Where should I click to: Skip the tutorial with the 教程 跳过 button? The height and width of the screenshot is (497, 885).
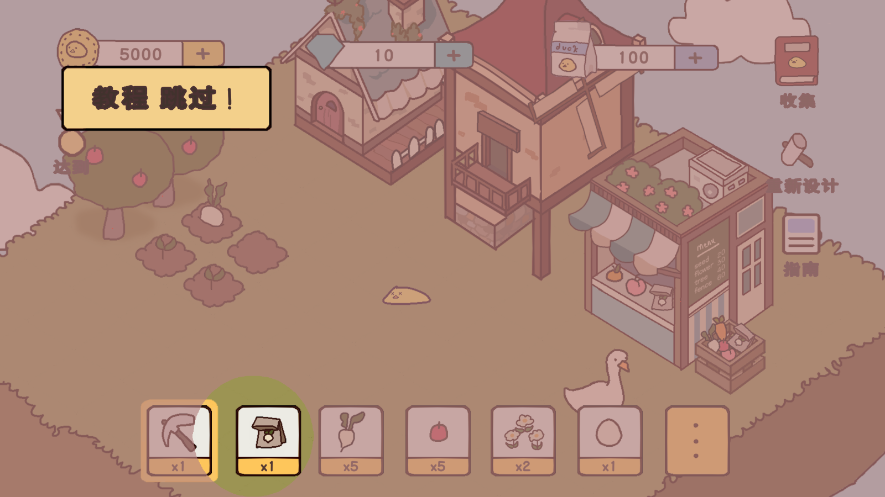click(x=166, y=98)
